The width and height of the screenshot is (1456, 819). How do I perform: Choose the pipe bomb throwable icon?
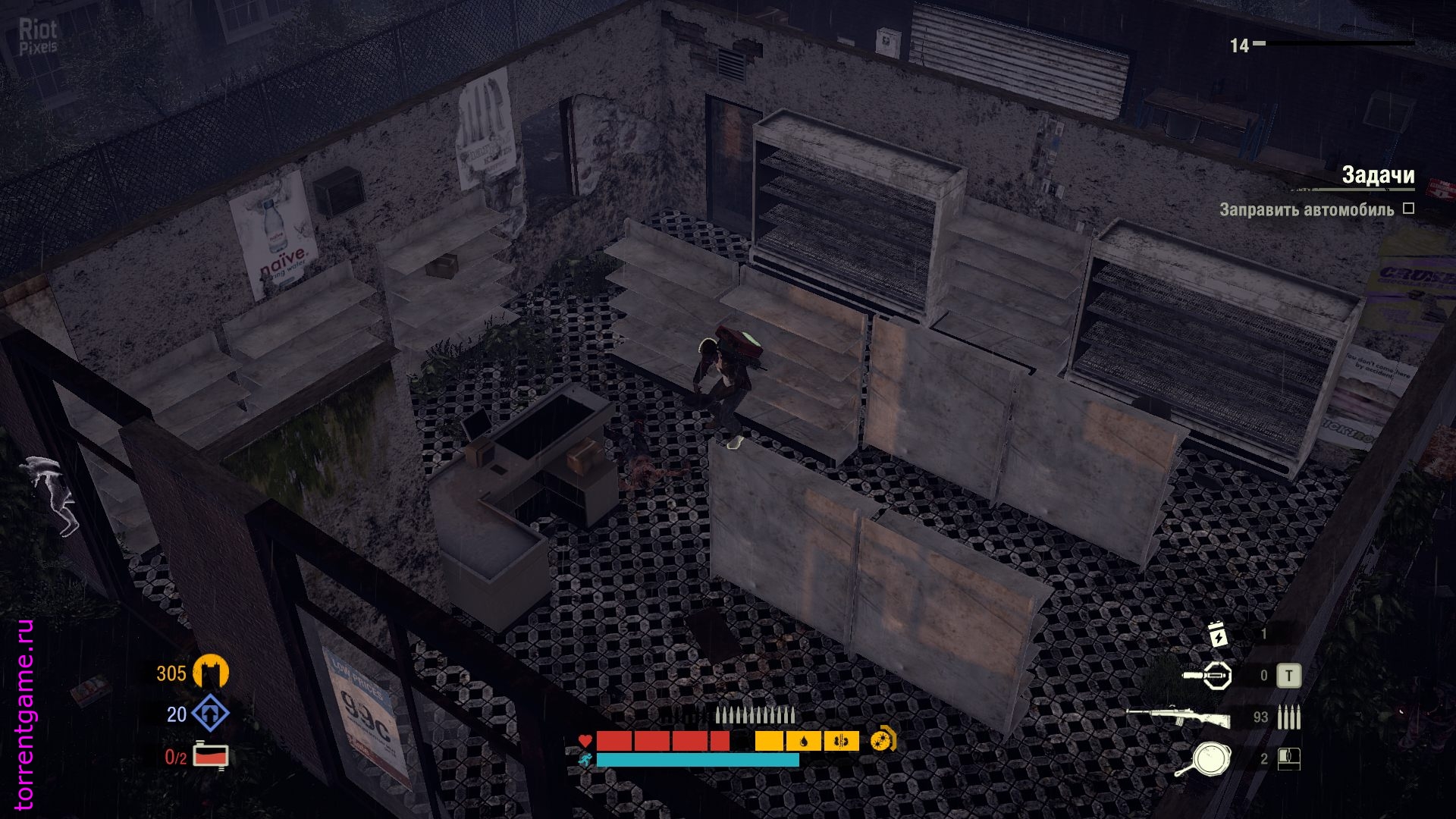click(1208, 675)
